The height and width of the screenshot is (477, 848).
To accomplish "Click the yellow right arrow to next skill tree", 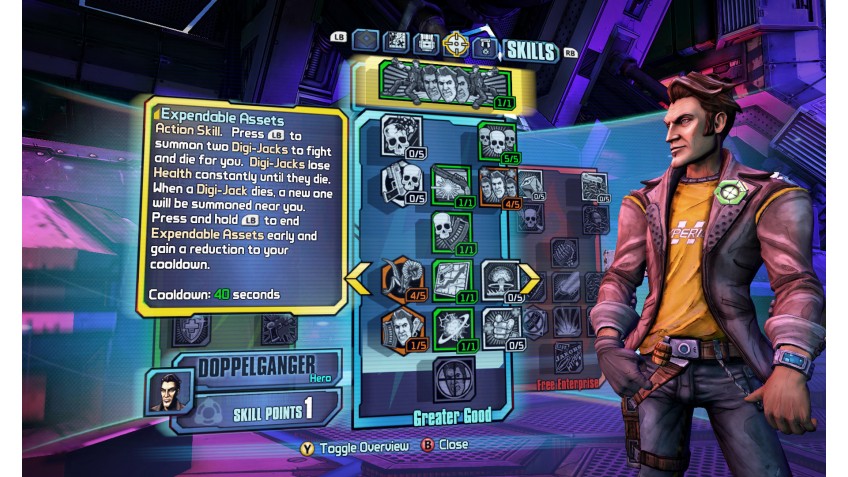I will click(x=528, y=279).
